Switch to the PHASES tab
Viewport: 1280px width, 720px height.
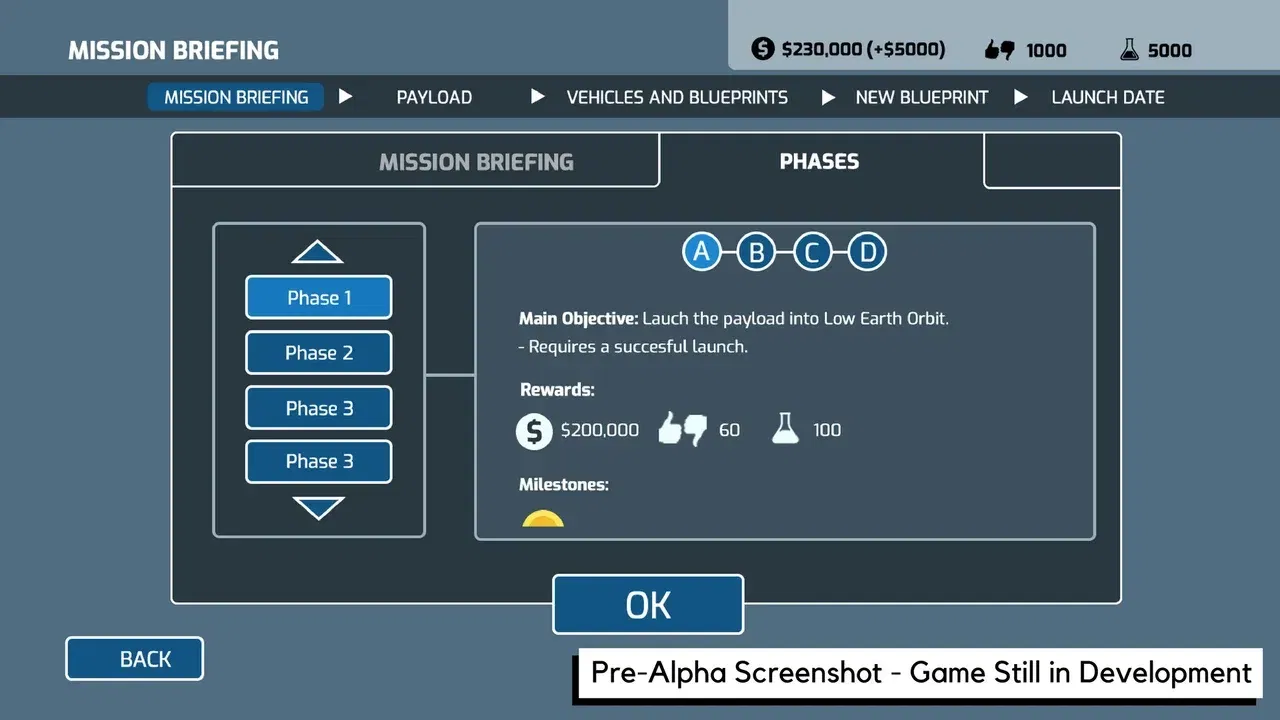(x=819, y=161)
